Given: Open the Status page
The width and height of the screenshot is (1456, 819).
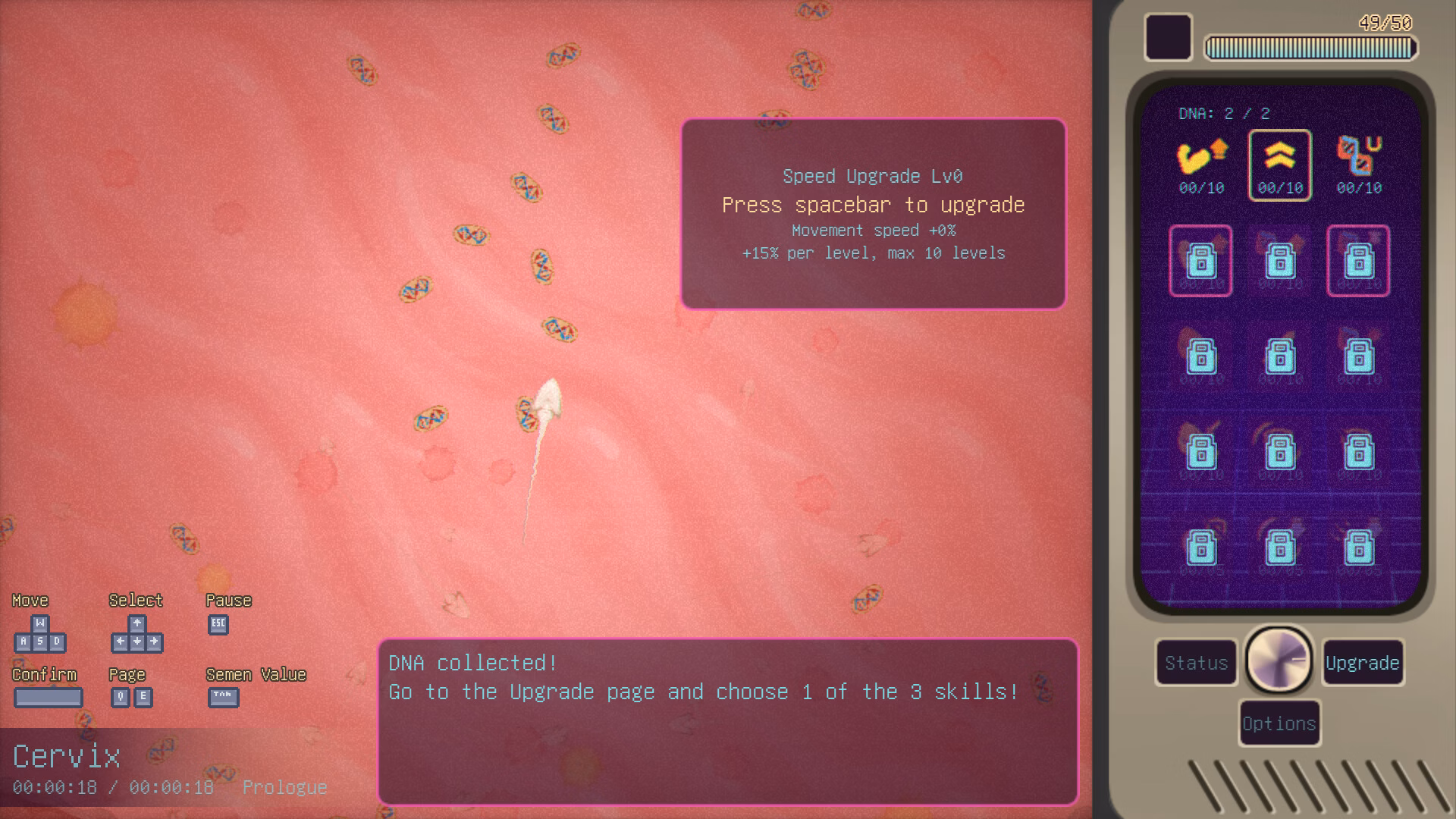Looking at the screenshot, I should point(1196,663).
